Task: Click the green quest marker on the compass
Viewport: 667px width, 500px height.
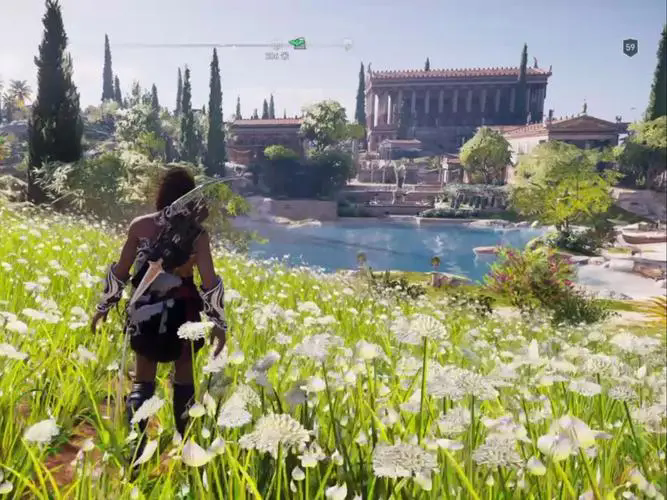Action: pyautogui.click(x=297, y=43)
